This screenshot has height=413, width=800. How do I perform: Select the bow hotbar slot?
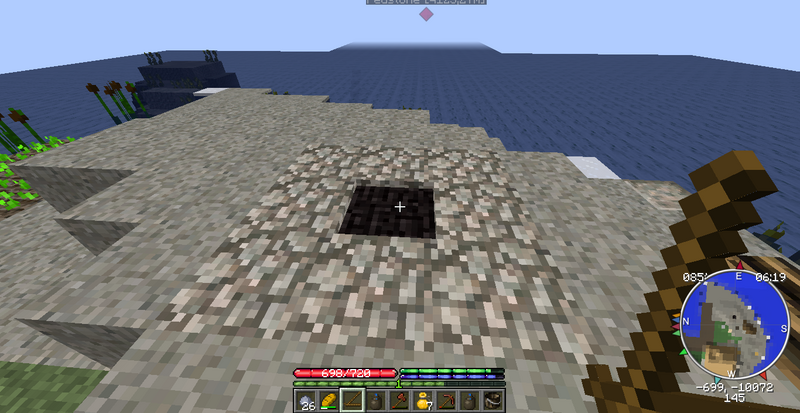coord(352,401)
